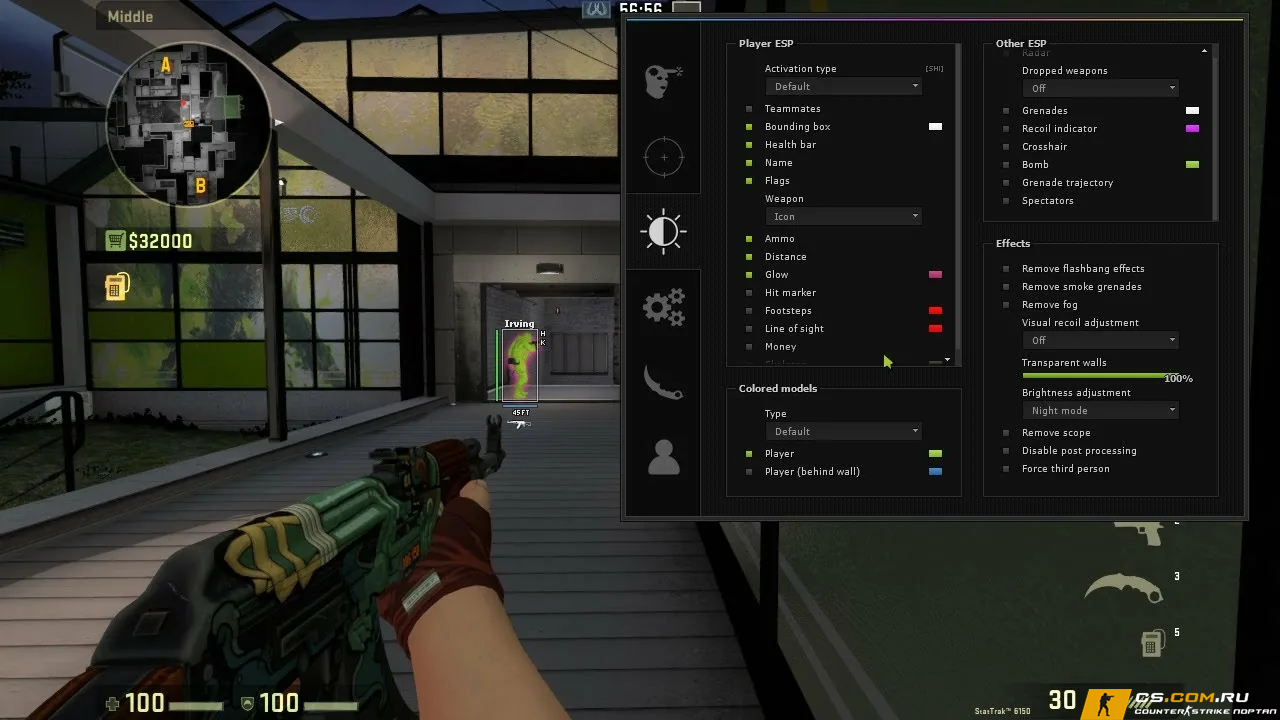1280x720 pixels.
Task: Enable Player (behind wall) colored model
Action: click(749, 472)
